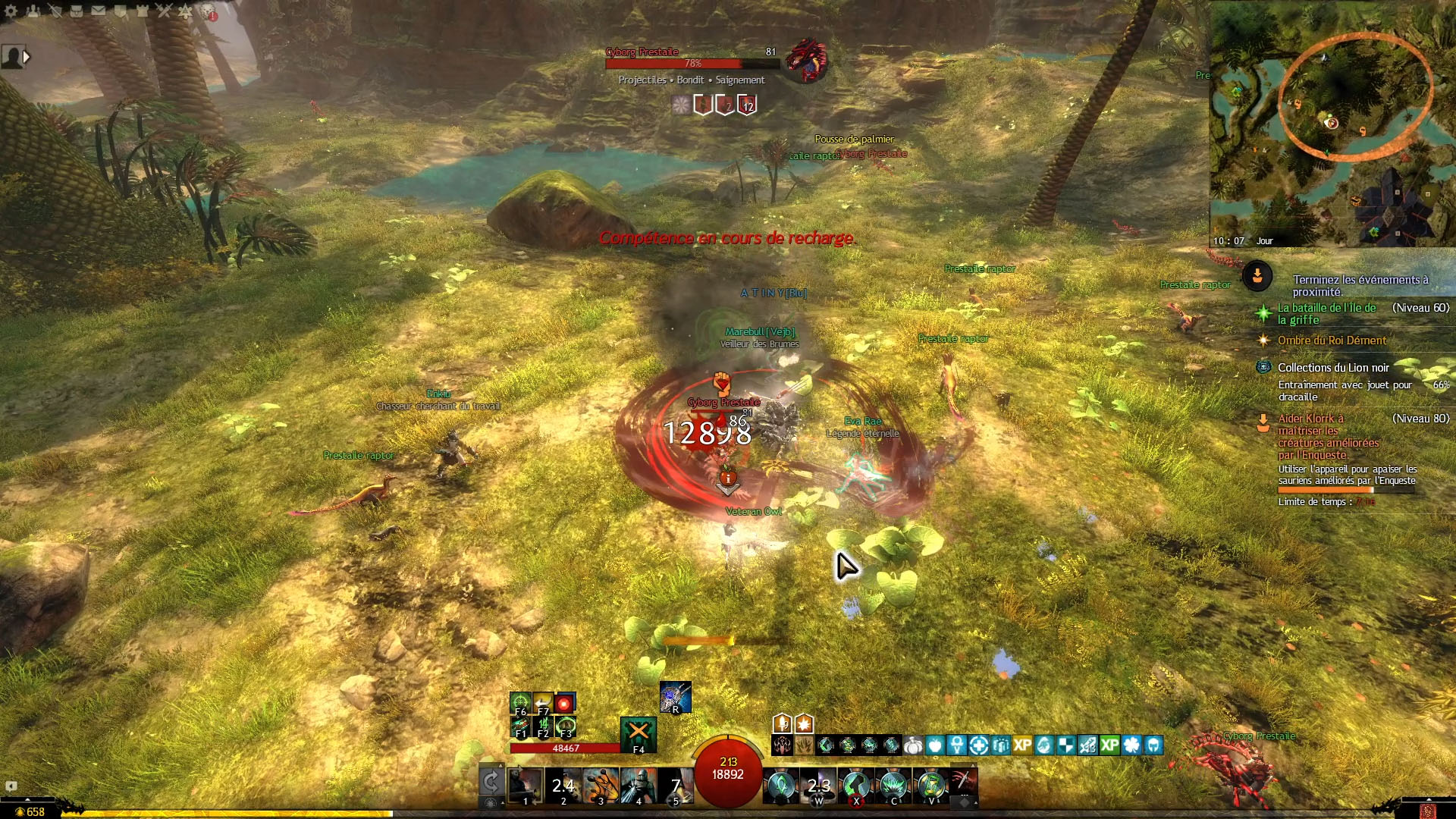Viewport: 1456px width, 819px height.
Task: Select the 'La bataille de l'île de la griffe' objective
Action: 1327,313
